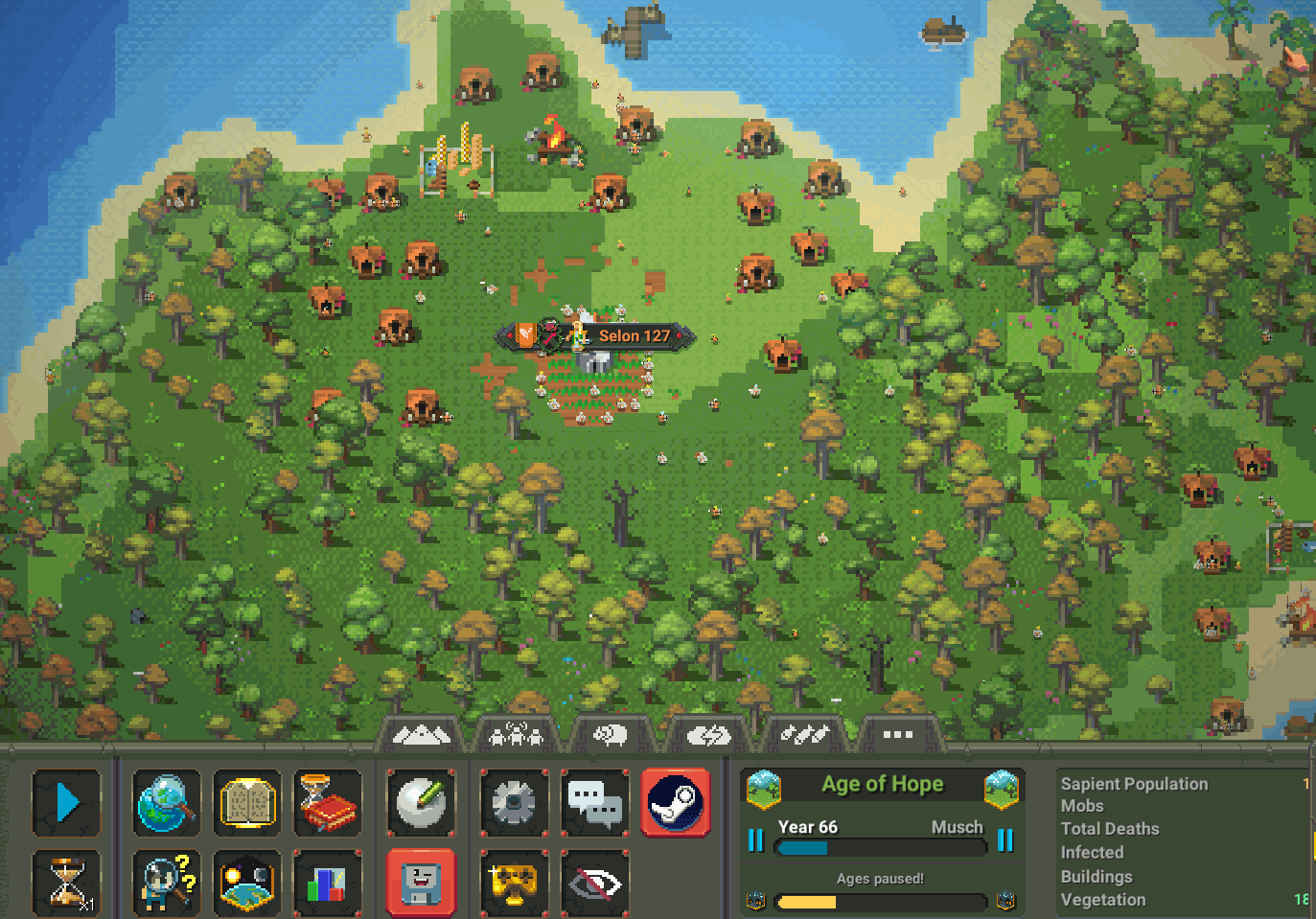This screenshot has width=1316, height=919.
Task: Open the Steam community page
Action: (675, 803)
